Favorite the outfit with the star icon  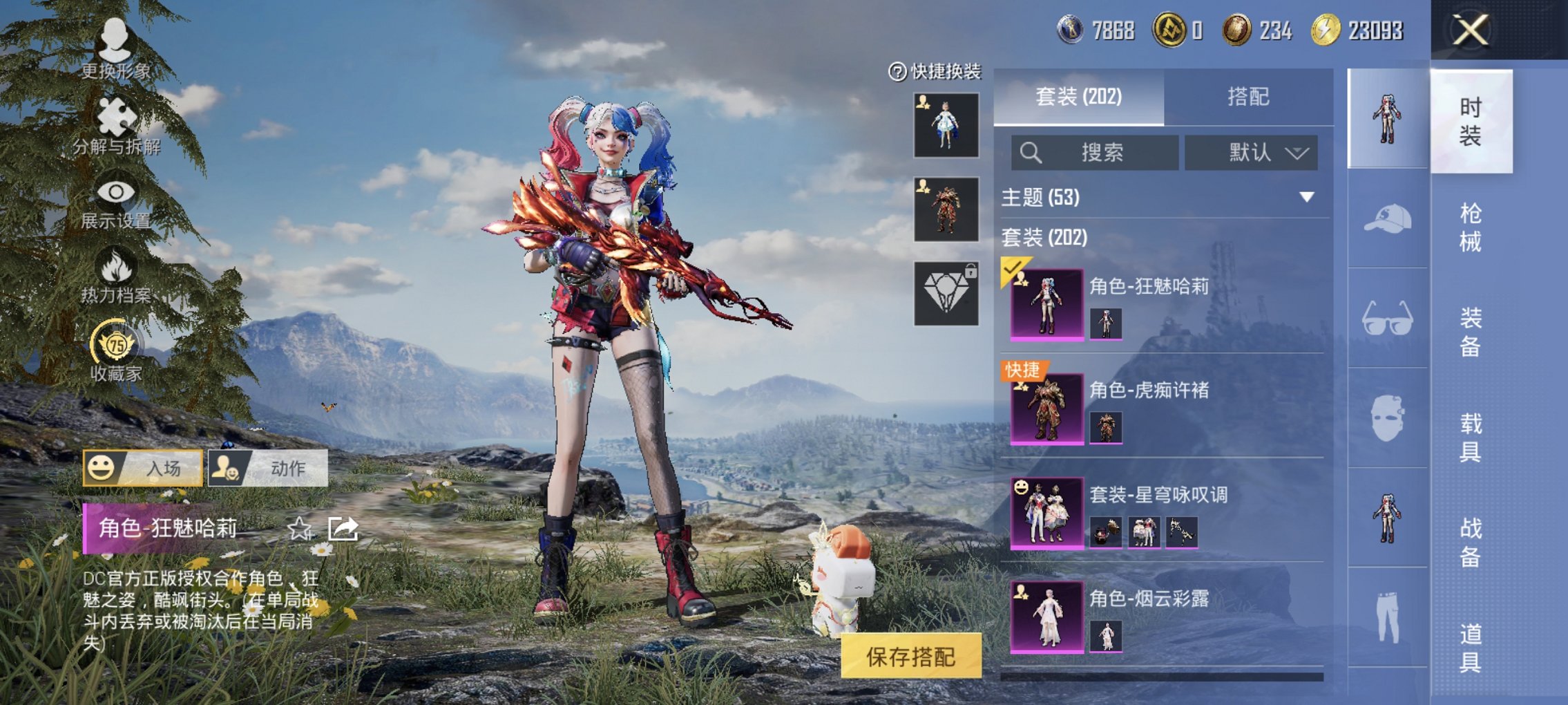[x=300, y=529]
